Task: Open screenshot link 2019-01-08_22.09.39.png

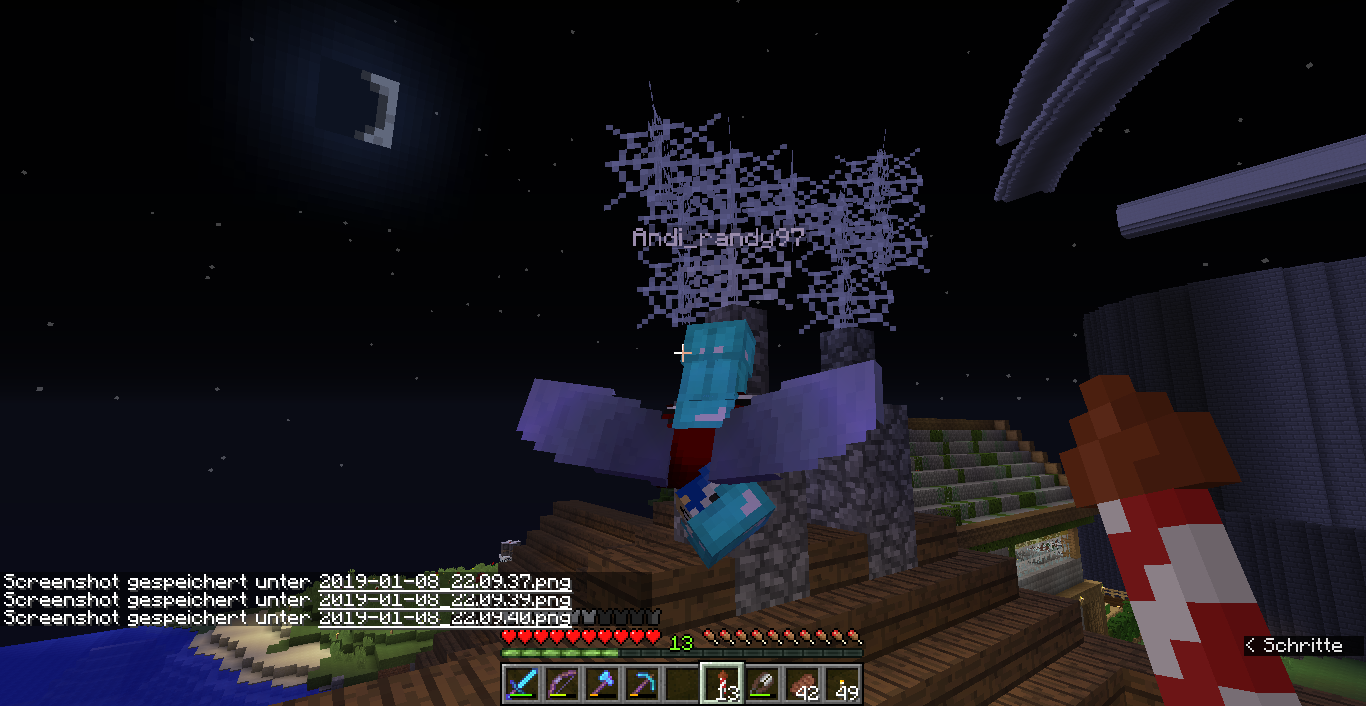Action: click(445, 600)
